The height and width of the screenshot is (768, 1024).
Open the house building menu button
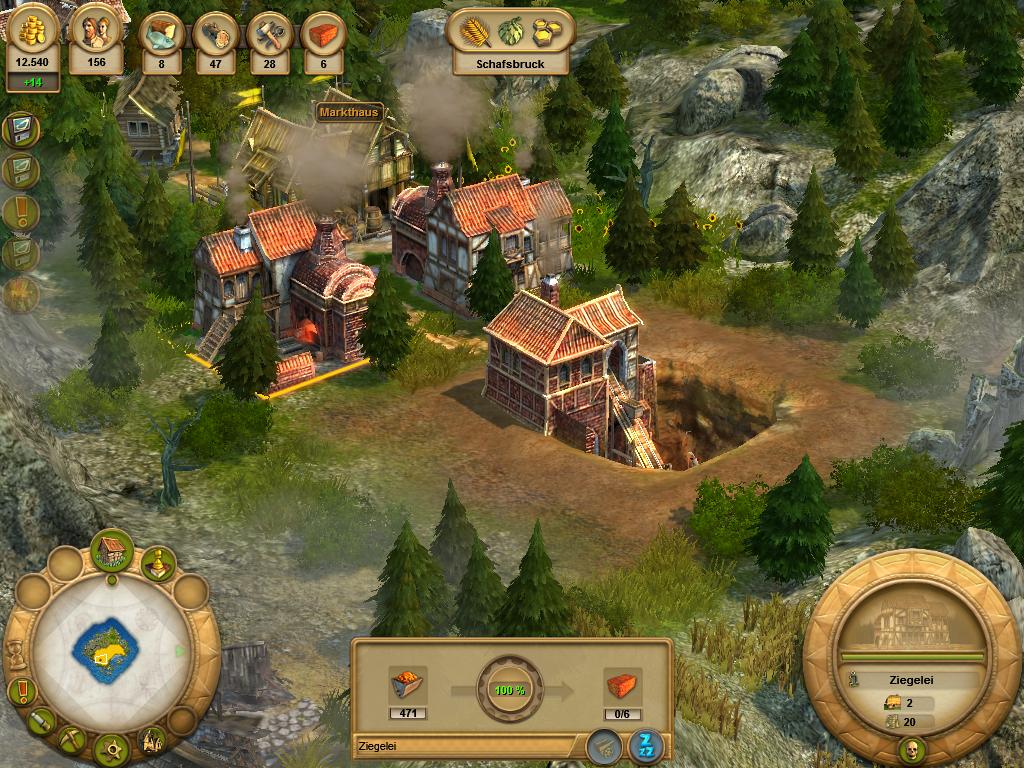pyautogui.click(x=112, y=549)
